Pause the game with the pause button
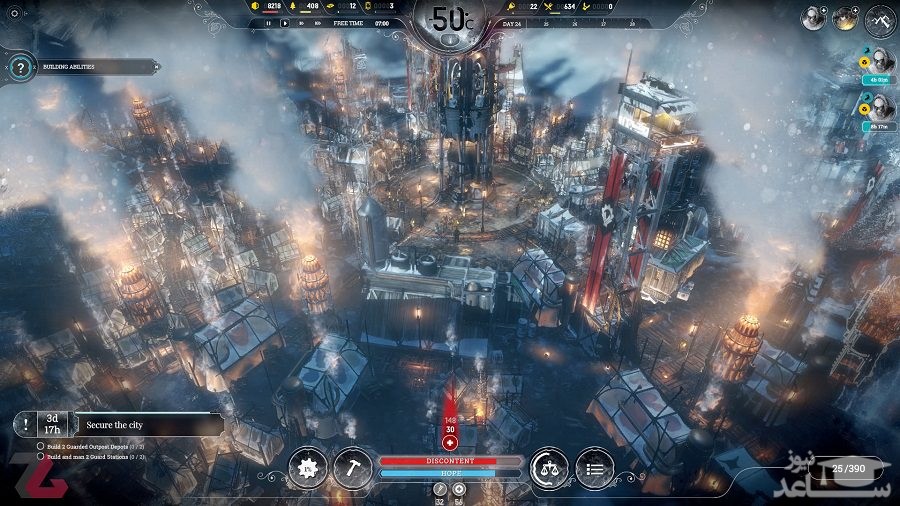Image resolution: width=900 pixels, height=506 pixels. 269,22
